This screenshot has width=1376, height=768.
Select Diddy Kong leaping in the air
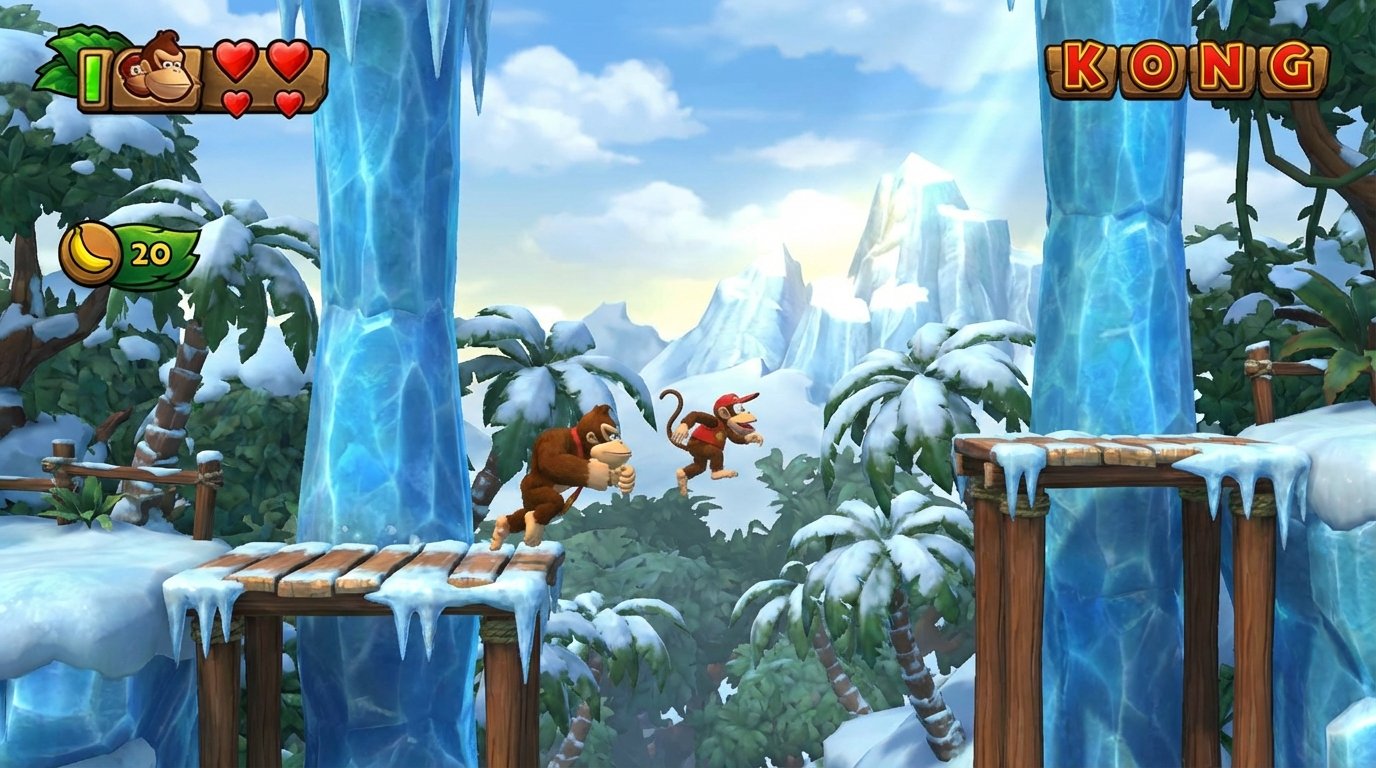tap(710, 435)
